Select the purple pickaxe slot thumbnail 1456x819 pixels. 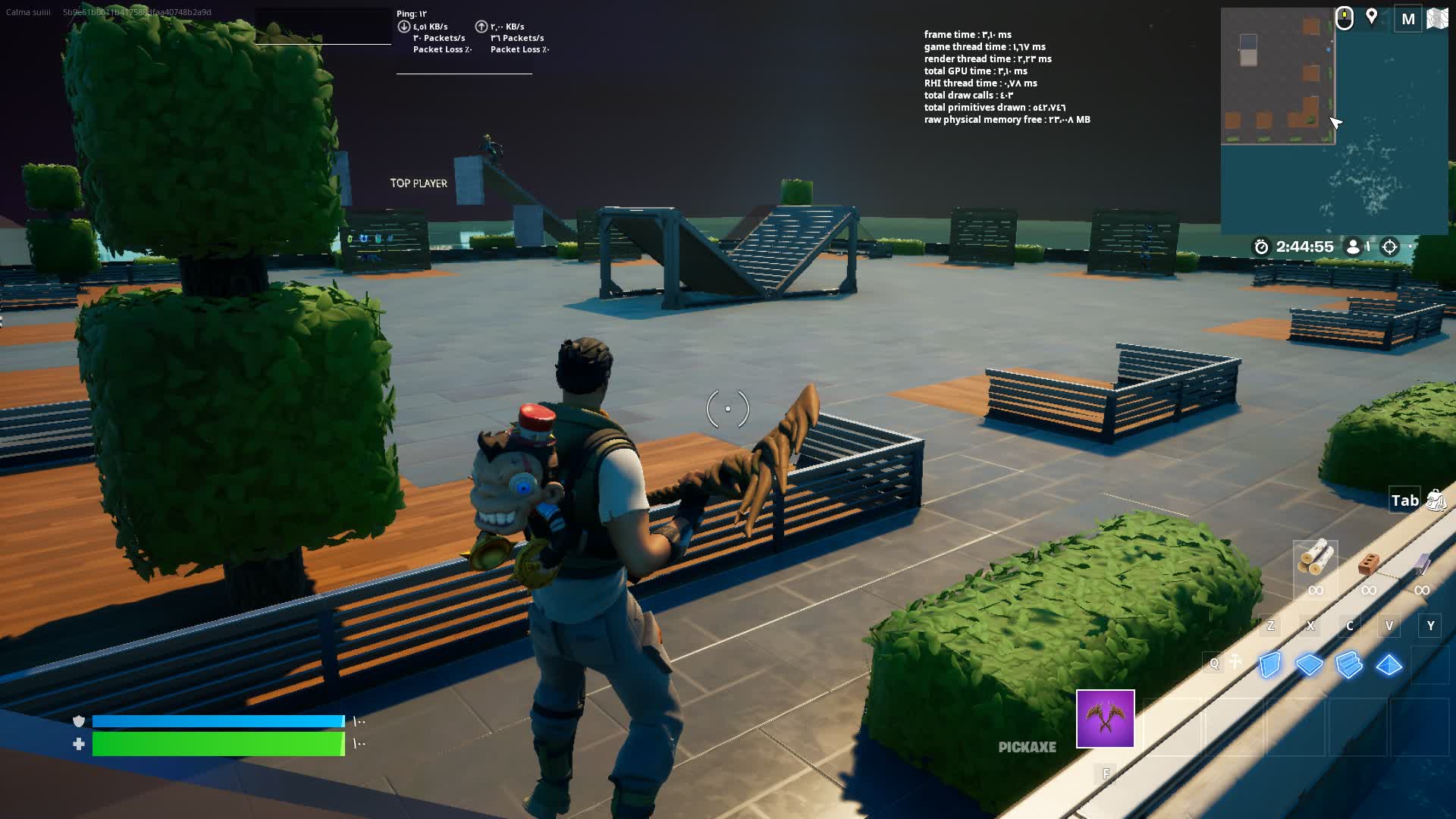coord(1105,719)
